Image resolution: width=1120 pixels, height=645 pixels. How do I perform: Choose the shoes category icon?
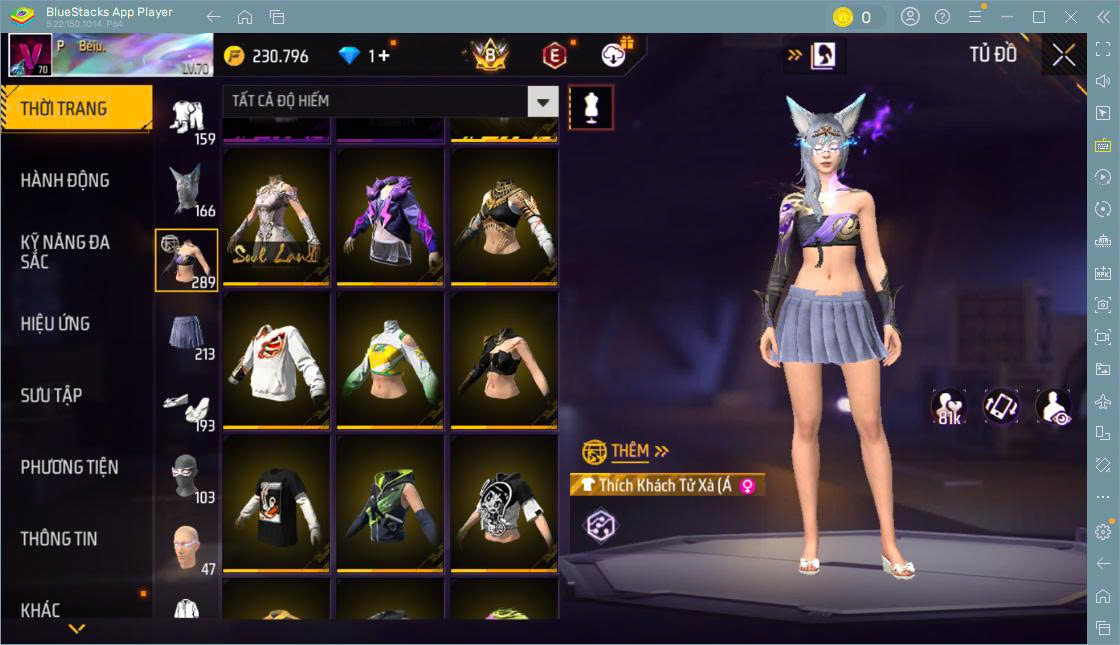[x=187, y=406]
